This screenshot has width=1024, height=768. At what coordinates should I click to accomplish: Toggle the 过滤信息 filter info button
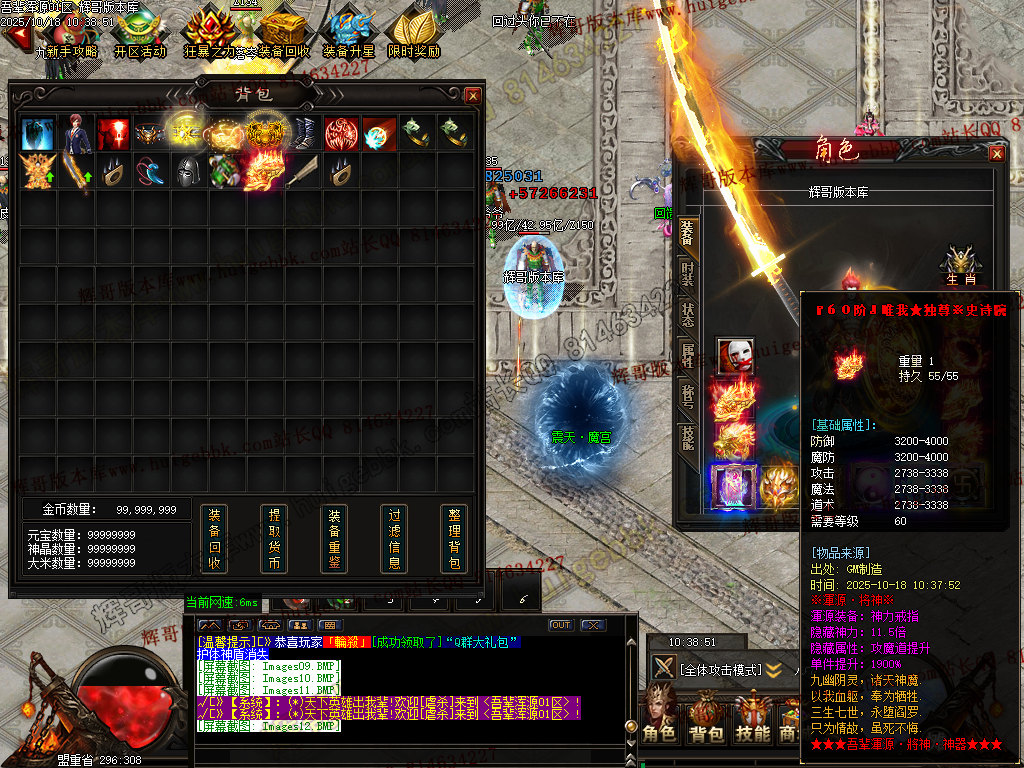click(x=394, y=539)
